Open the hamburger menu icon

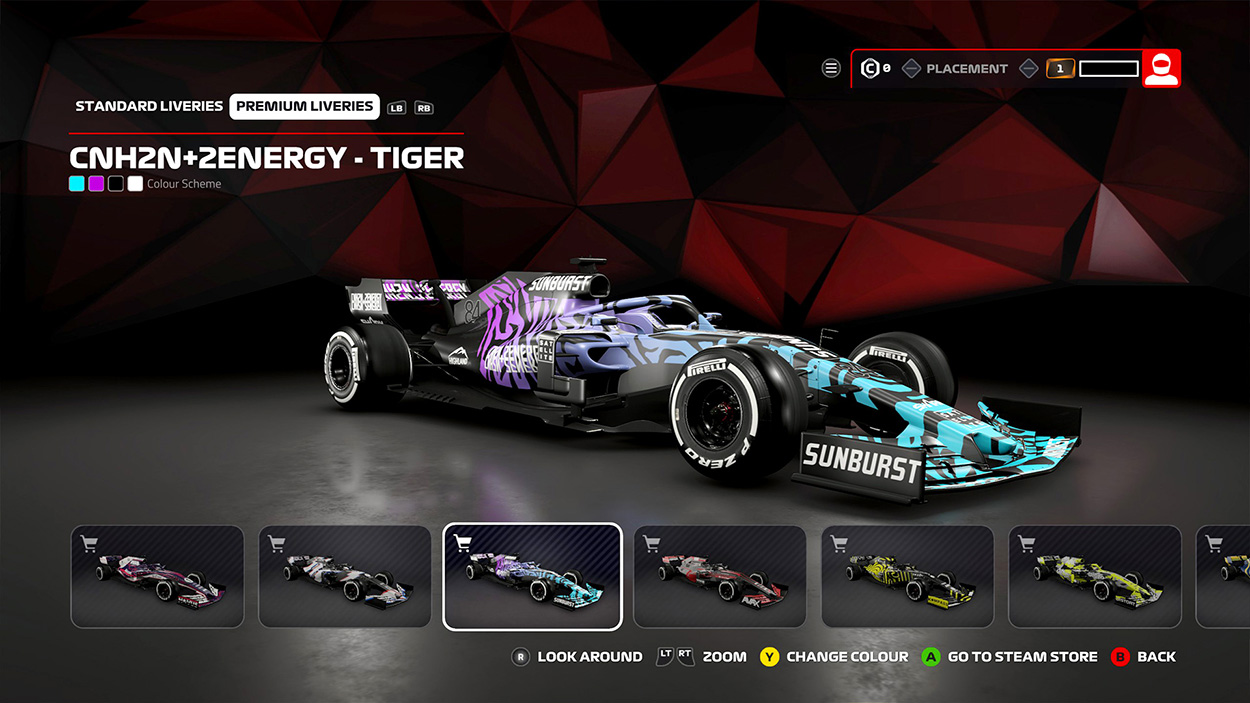coord(831,68)
